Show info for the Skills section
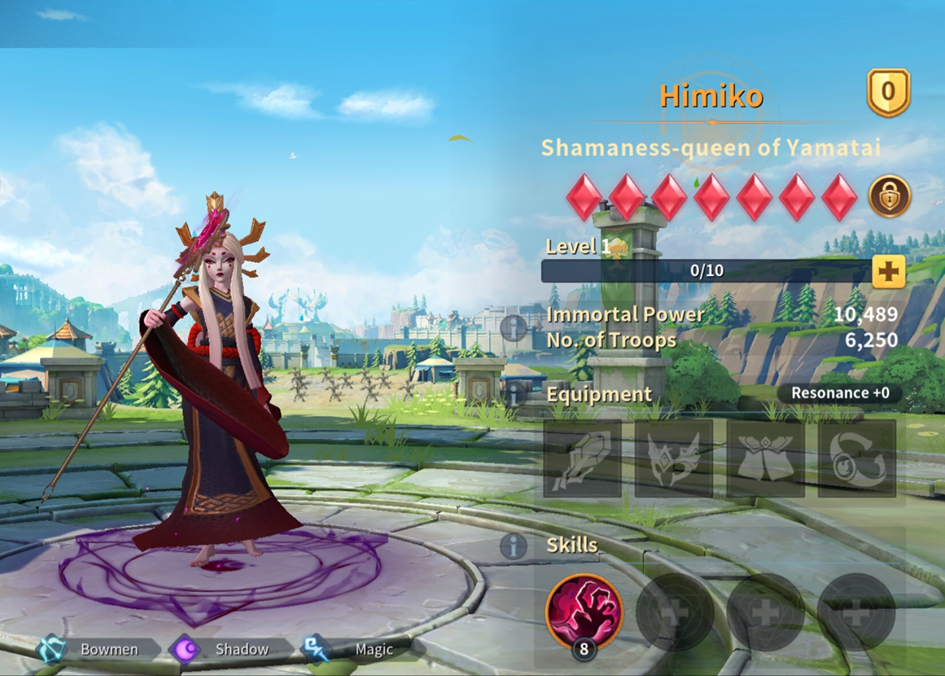945x676 pixels. point(513,546)
